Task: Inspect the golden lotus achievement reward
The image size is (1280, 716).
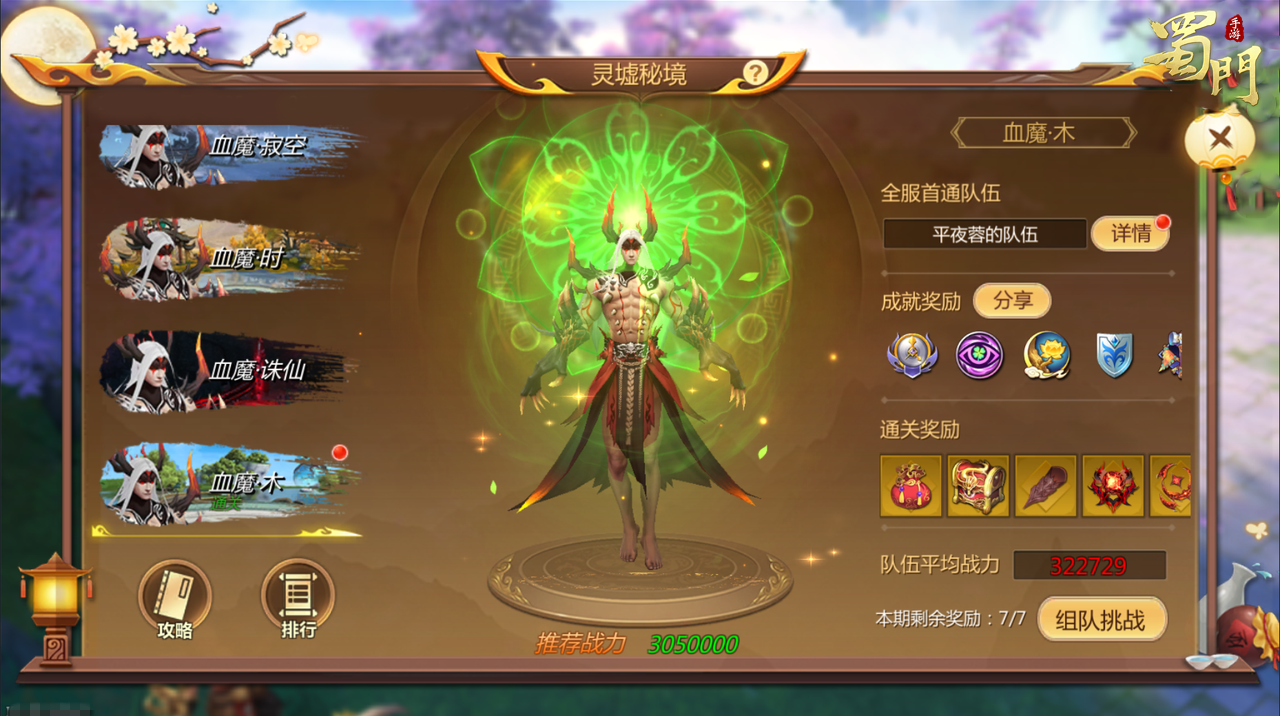Action: [x=1047, y=355]
